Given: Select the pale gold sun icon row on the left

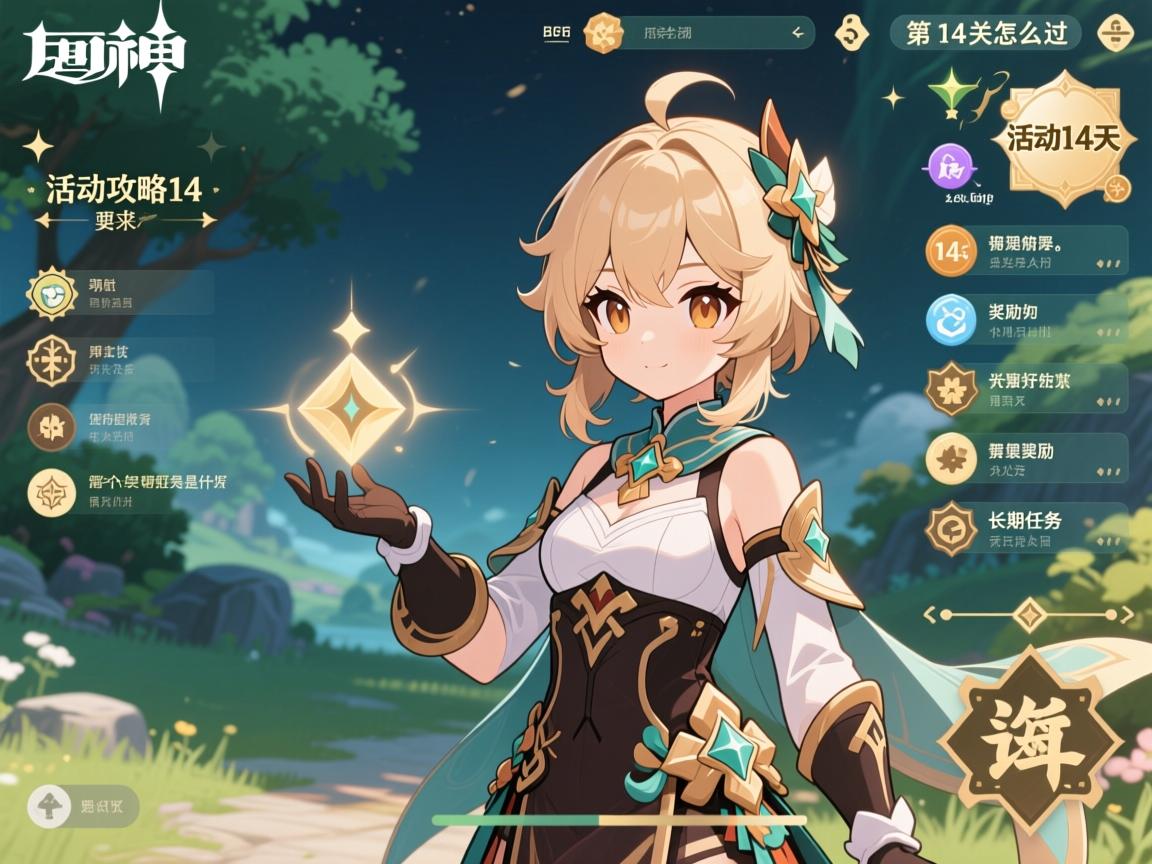Looking at the screenshot, I should [x=120, y=292].
